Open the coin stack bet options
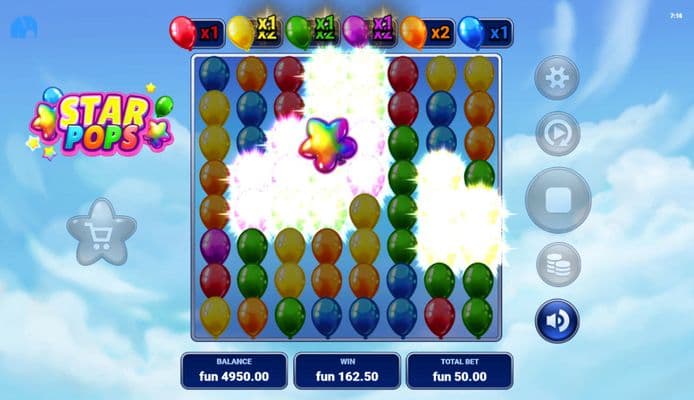The width and height of the screenshot is (694, 400). point(557,264)
